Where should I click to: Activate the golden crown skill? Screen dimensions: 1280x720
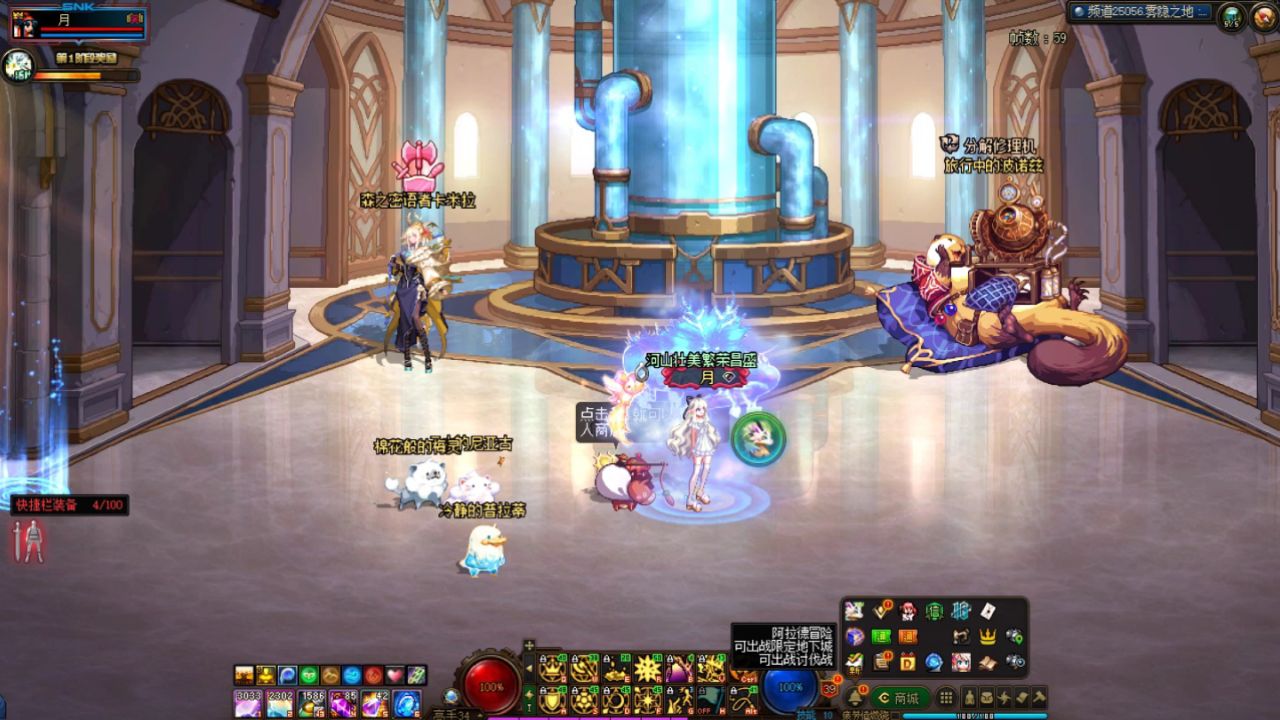pos(552,669)
